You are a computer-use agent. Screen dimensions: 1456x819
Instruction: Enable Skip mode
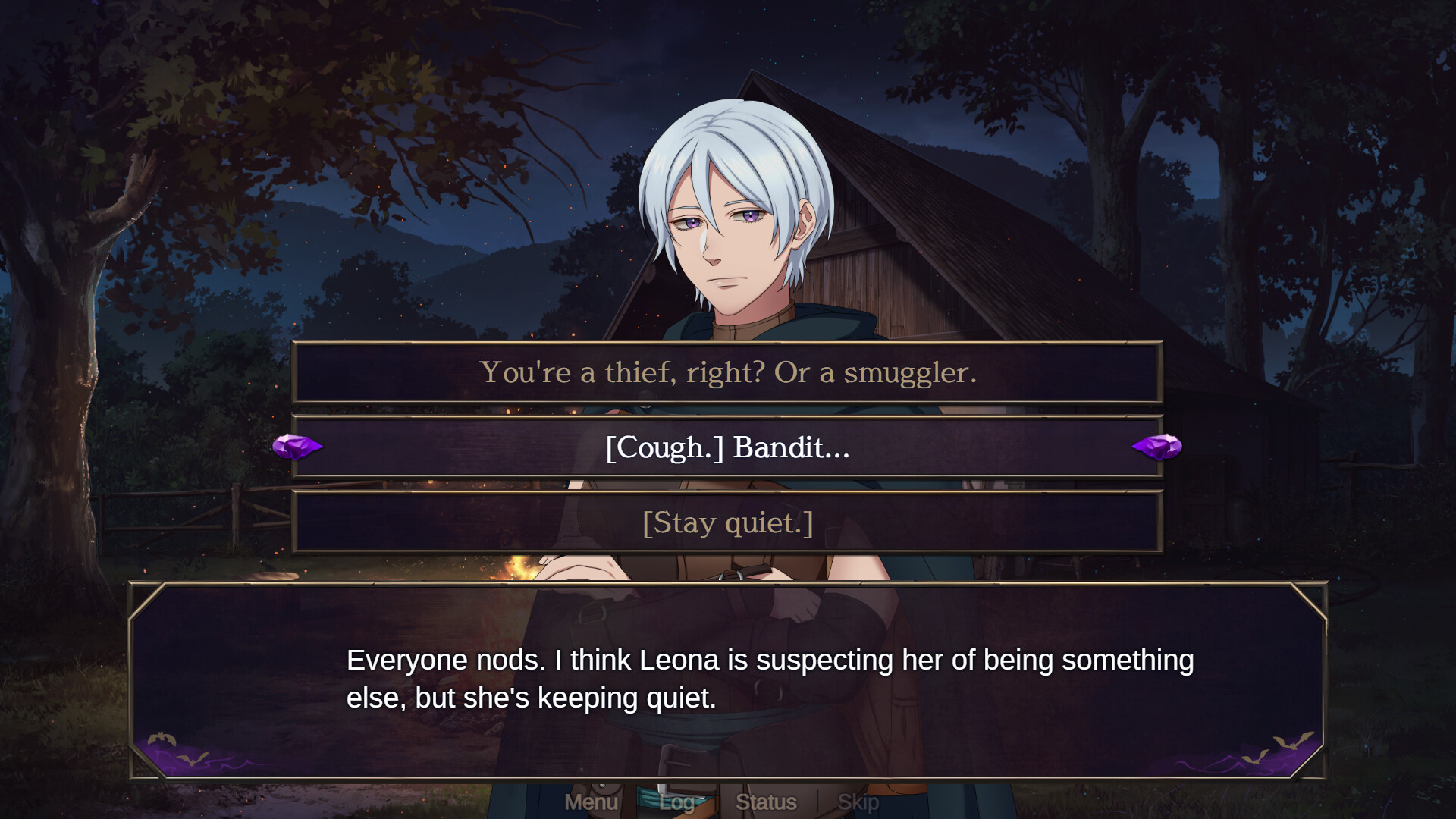[857, 802]
